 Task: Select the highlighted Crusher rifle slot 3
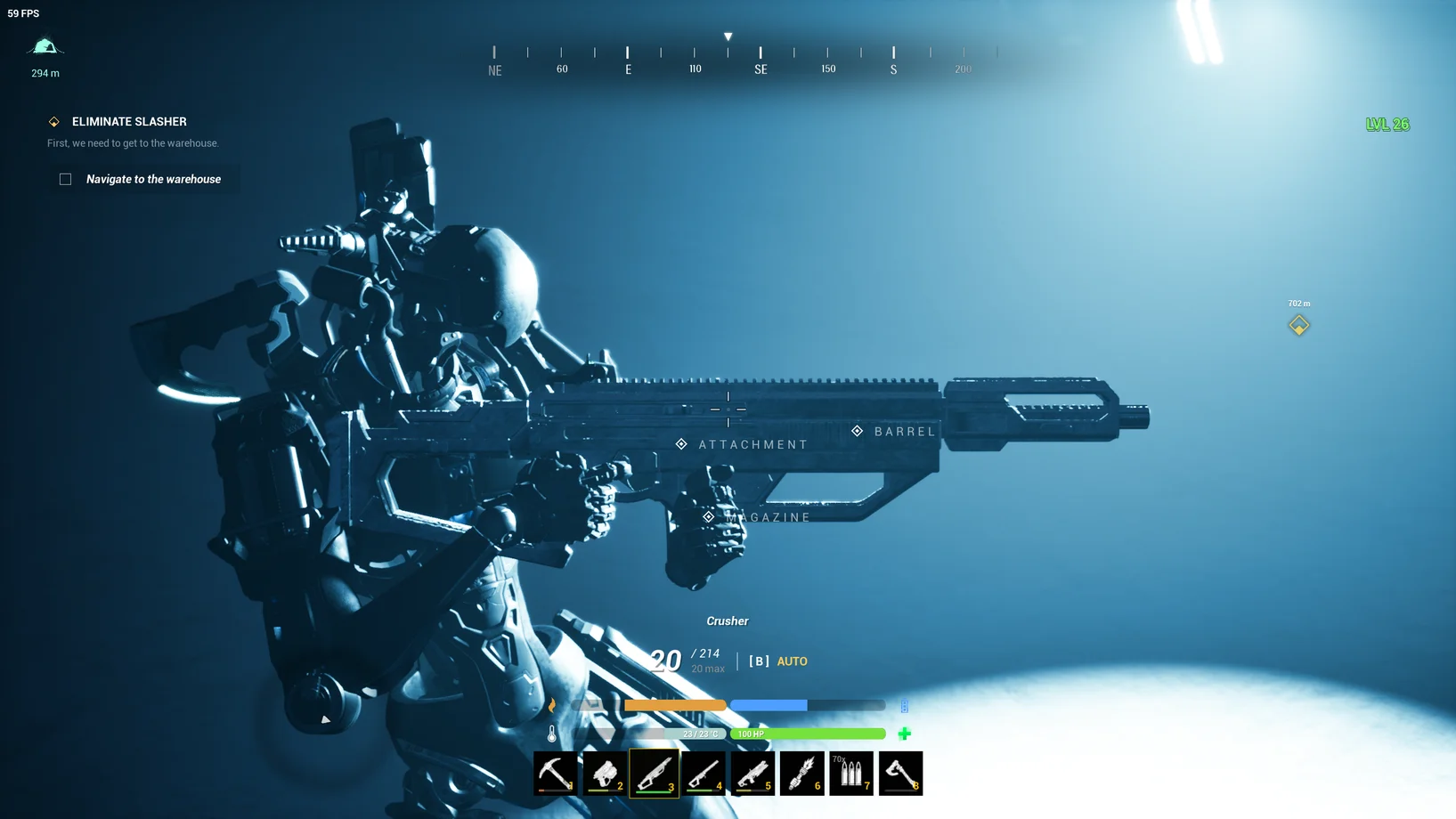tap(654, 773)
